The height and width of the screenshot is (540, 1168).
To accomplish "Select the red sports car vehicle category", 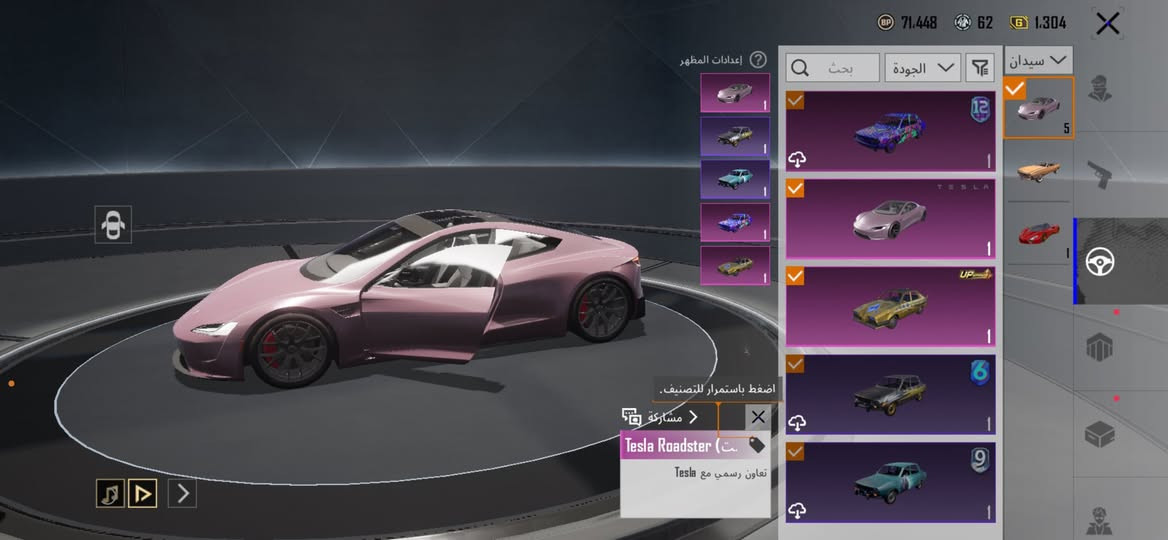I will tap(1039, 234).
